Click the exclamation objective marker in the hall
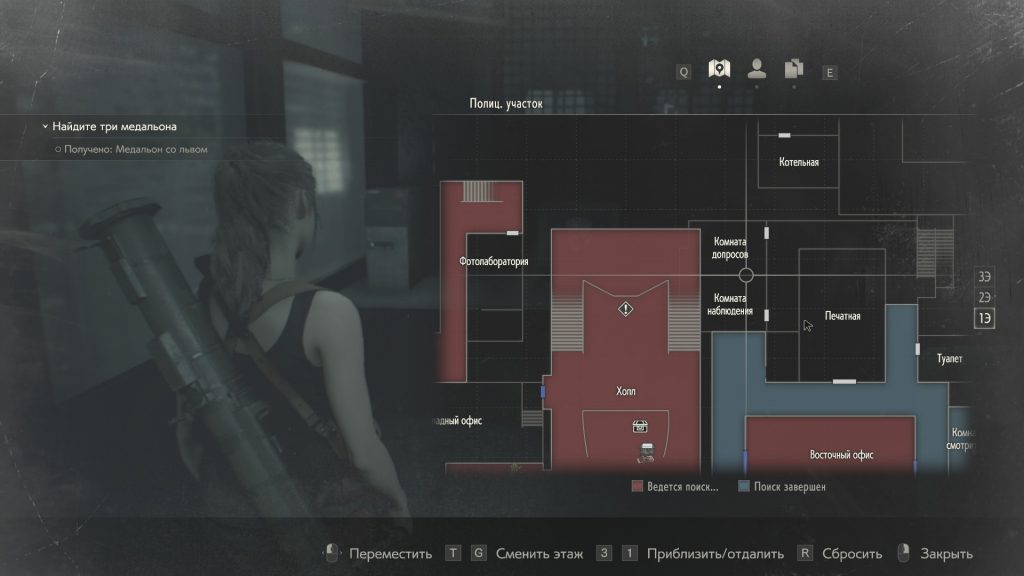 pyautogui.click(x=625, y=310)
